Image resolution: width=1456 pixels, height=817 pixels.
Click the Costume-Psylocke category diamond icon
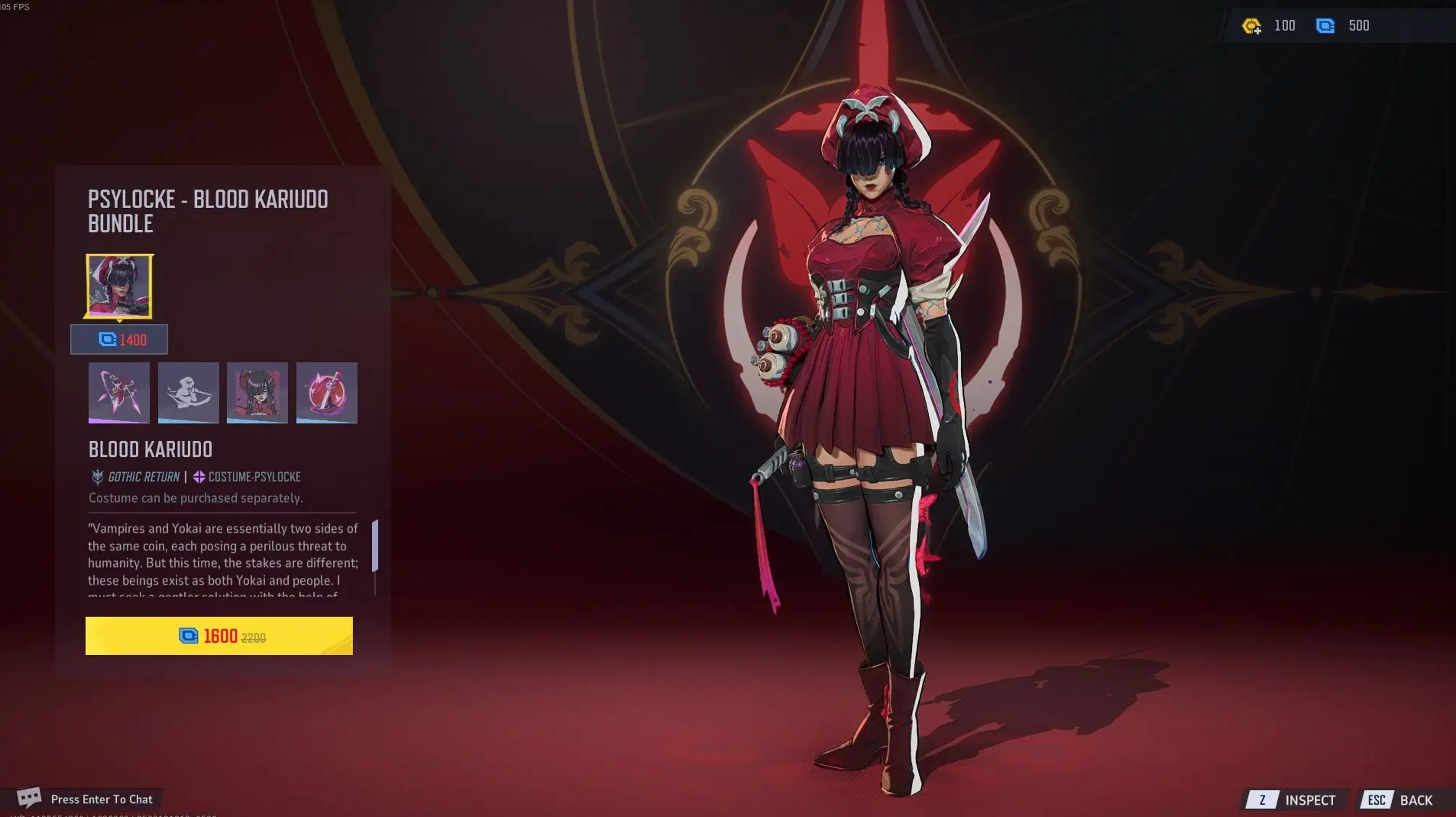[199, 477]
